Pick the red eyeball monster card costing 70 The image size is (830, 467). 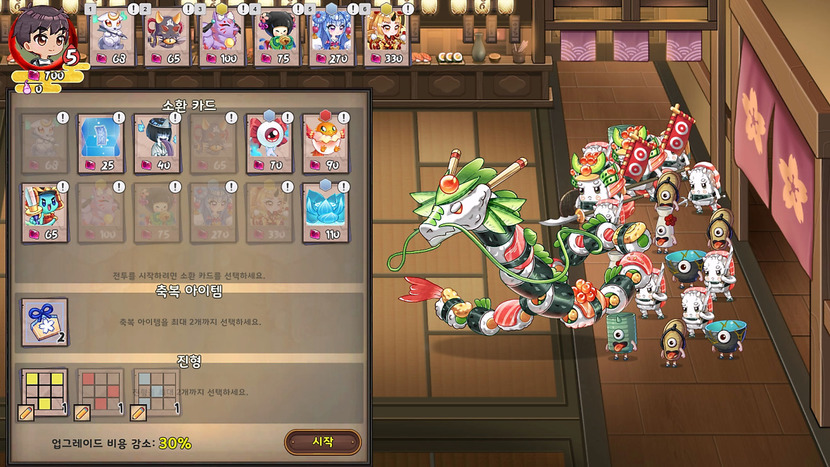coord(269,142)
